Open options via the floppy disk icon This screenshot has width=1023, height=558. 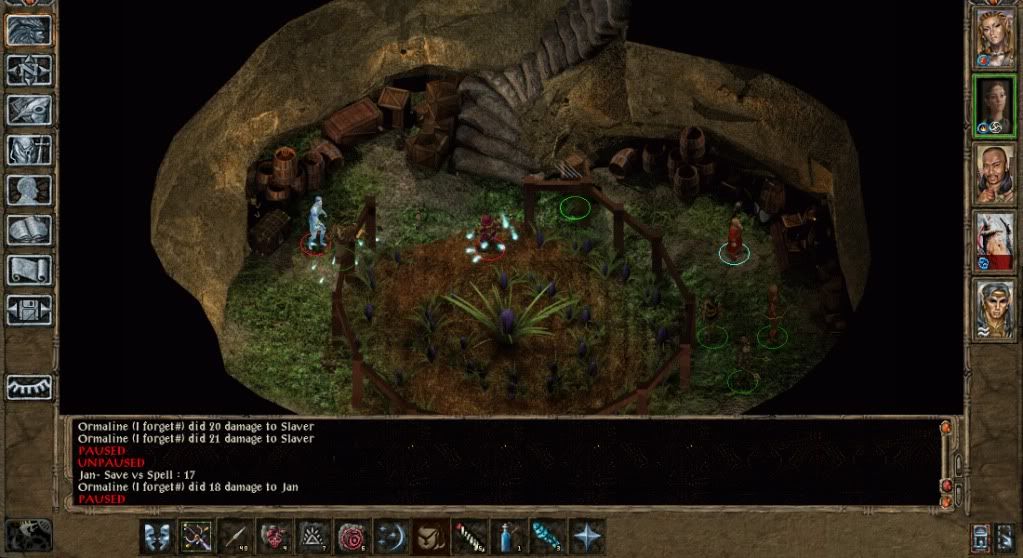click(x=29, y=308)
